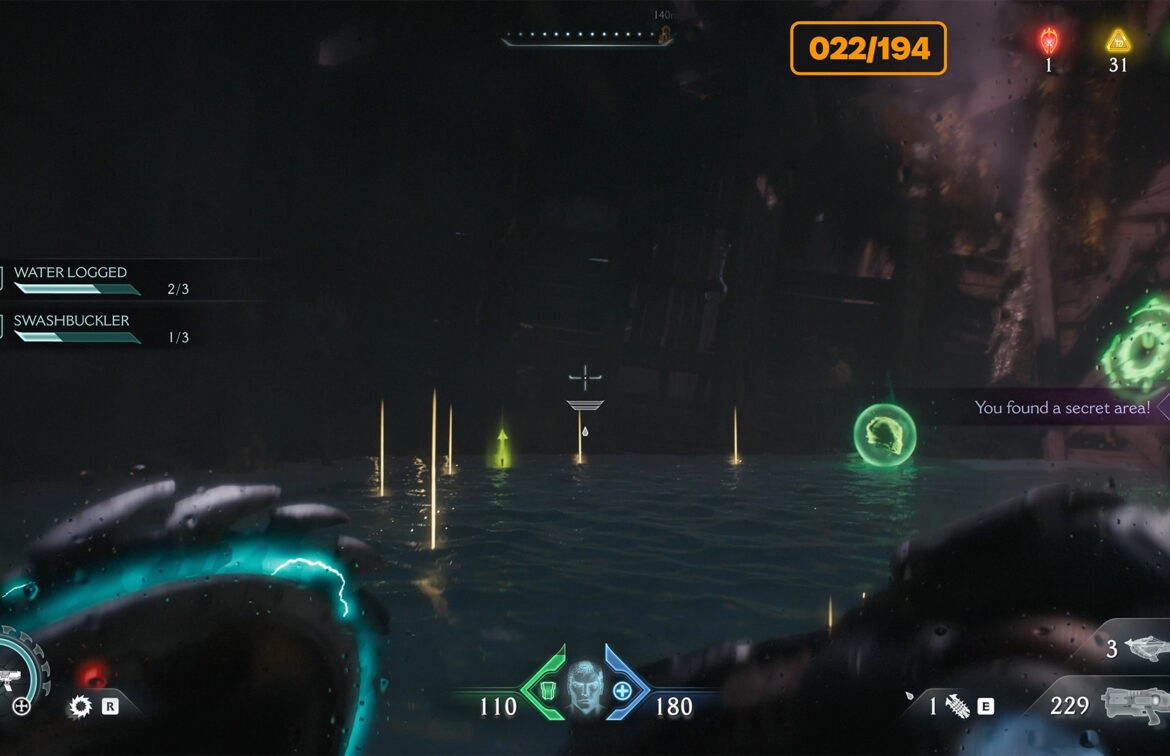Click the blue health cross icon
The width and height of the screenshot is (1170, 756).
(621, 690)
